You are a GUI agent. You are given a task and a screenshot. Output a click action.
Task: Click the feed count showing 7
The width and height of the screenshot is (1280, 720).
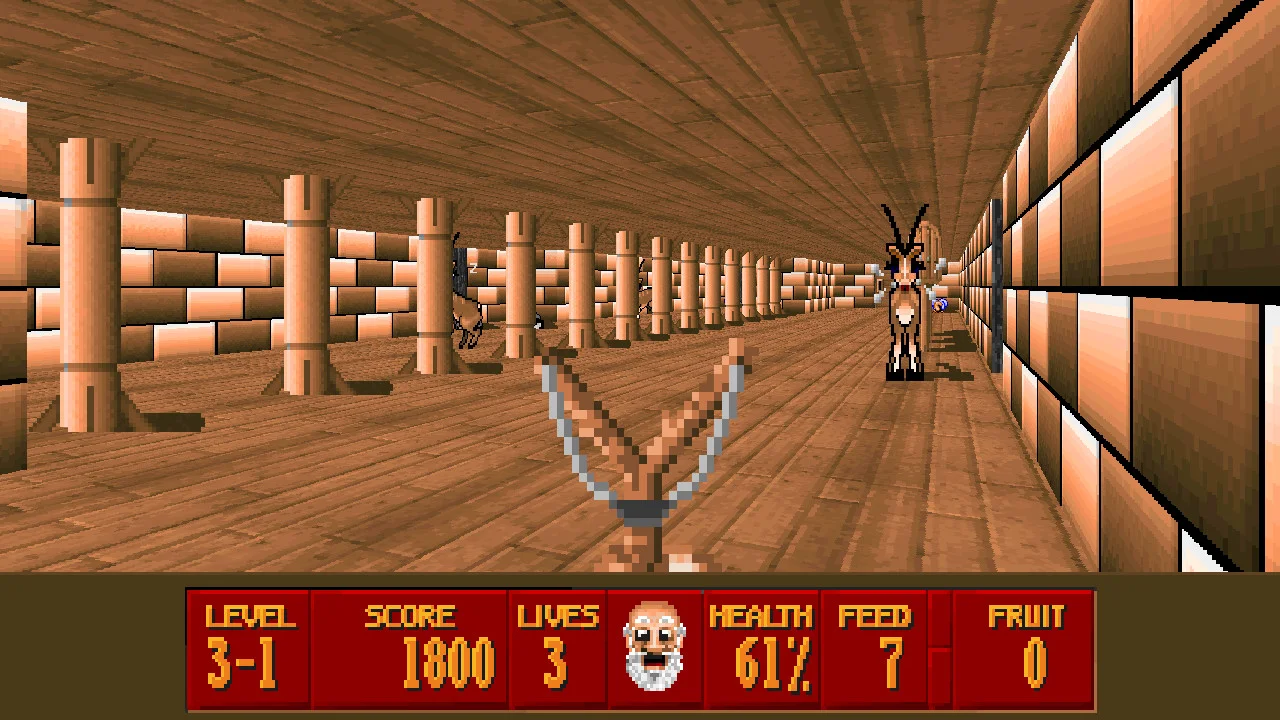tap(878, 662)
